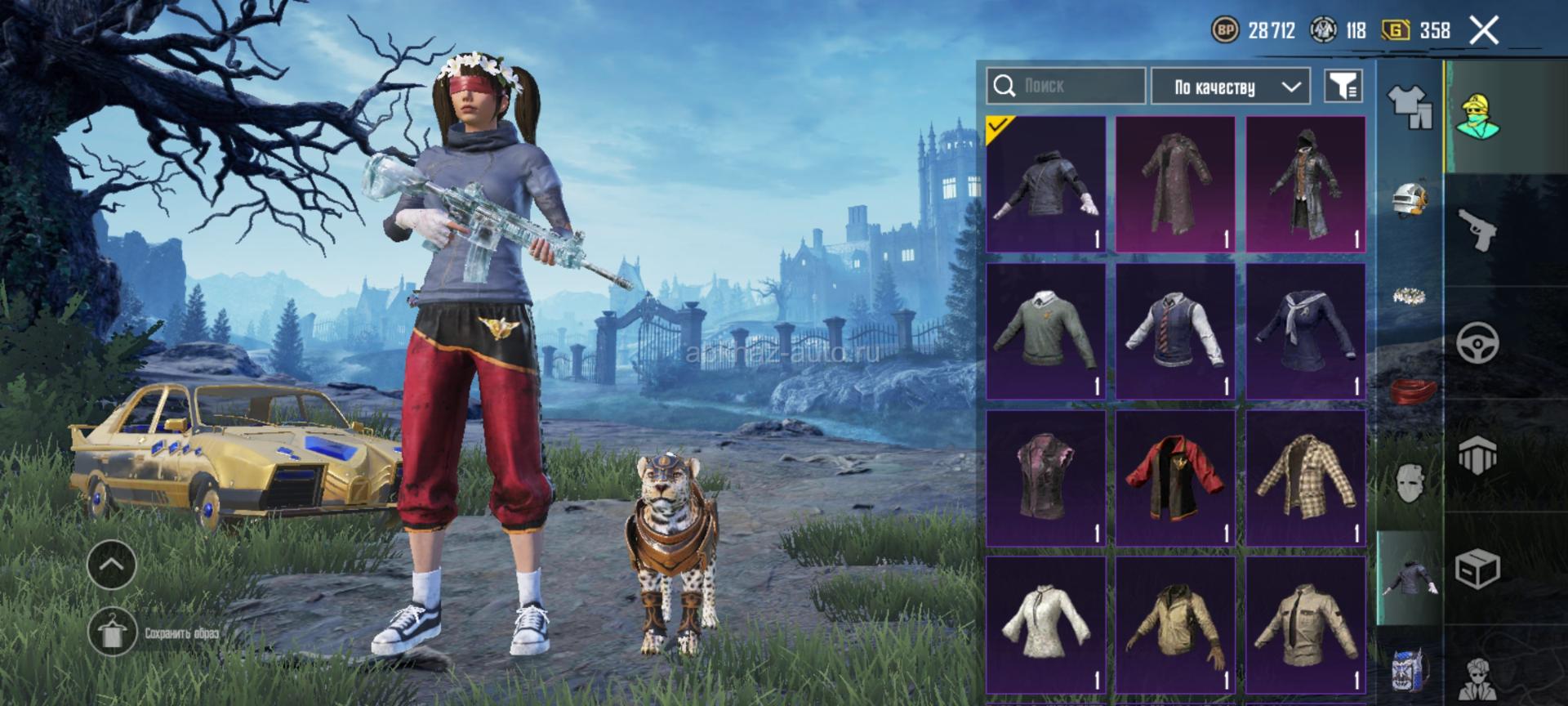This screenshot has width=1568, height=706.
Task: Open the filter options funnel button
Action: click(x=1343, y=86)
